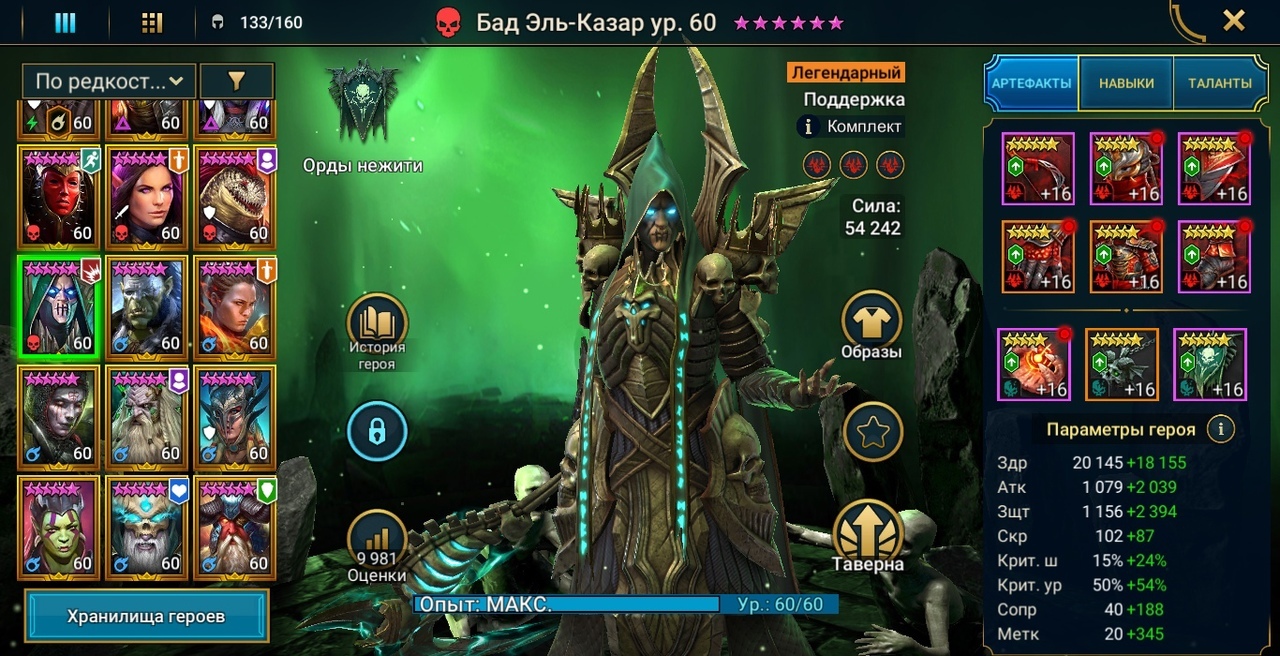Switch to the grid view icon
Image resolution: width=1280 pixels, height=656 pixels.
pyautogui.click(x=152, y=22)
